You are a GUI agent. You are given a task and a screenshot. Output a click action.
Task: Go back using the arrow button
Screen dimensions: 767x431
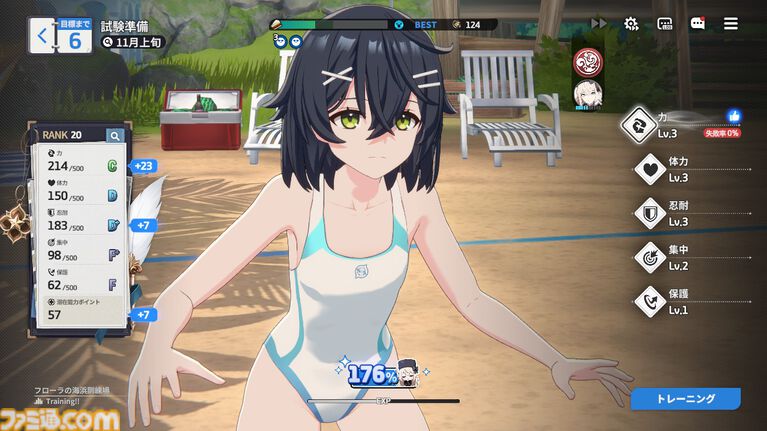coord(42,37)
